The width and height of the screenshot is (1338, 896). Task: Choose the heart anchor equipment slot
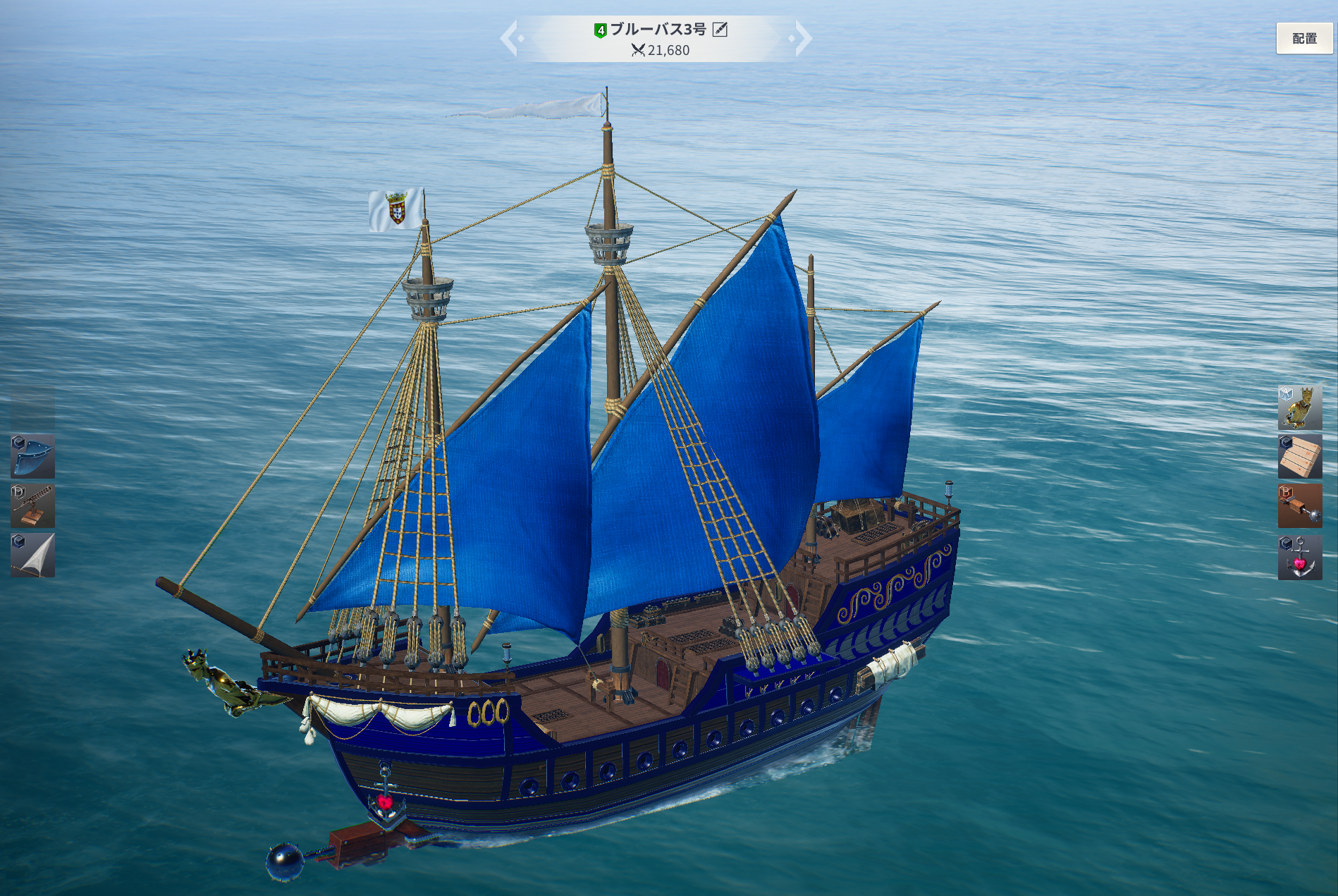point(1299,557)
